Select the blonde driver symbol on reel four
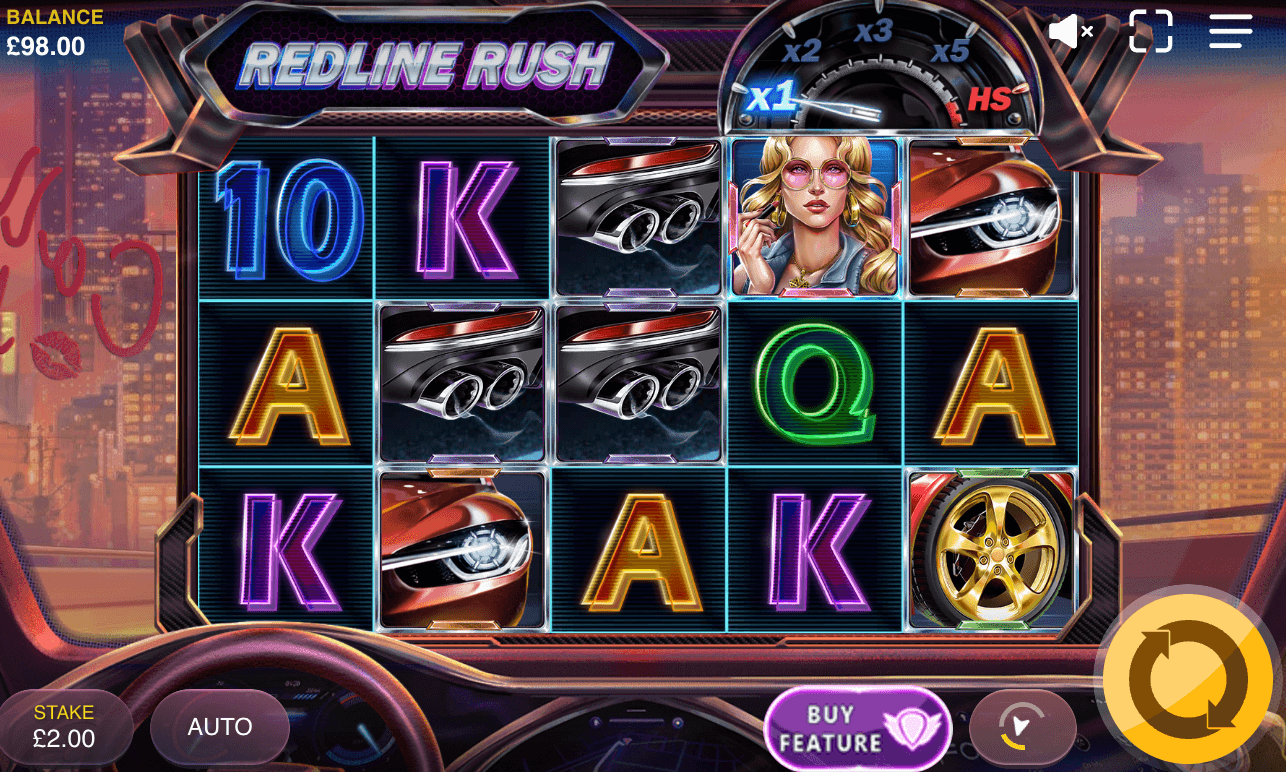Screen dimensions: 1286x772 coord(813,218)
